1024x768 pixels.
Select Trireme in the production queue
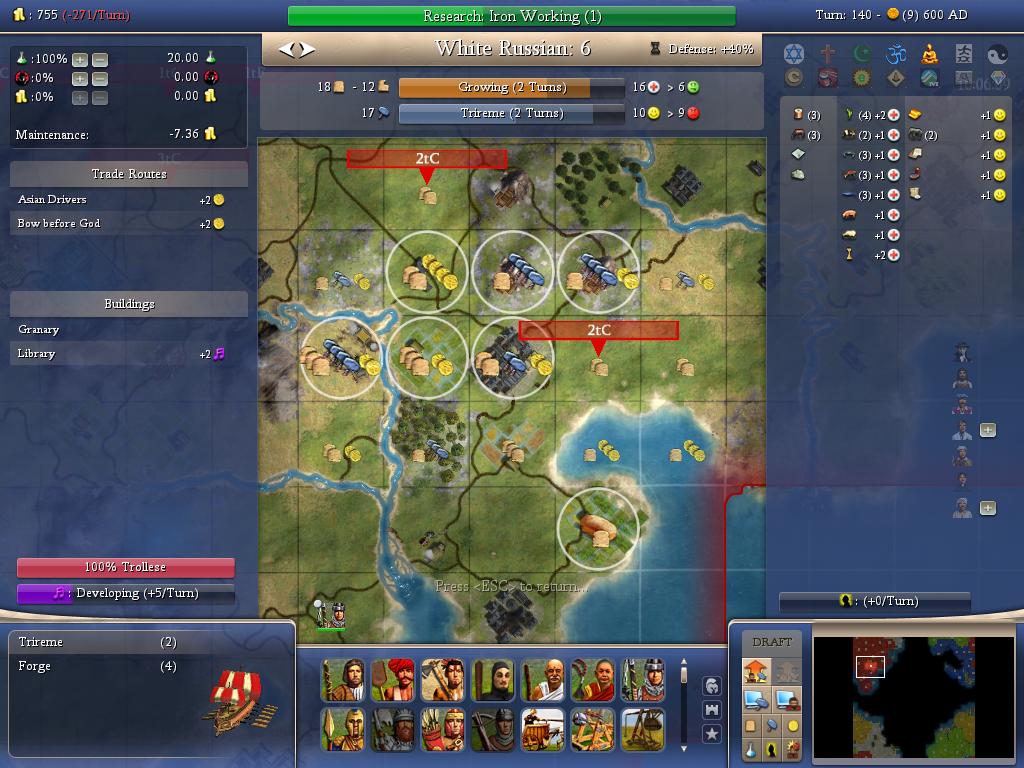tap(41, 642)
